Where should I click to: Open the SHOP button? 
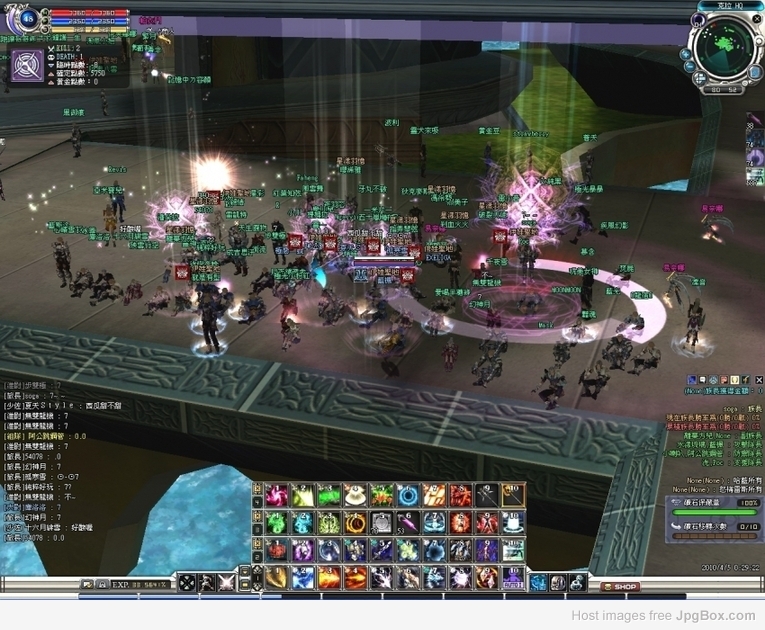click(620, 586)
